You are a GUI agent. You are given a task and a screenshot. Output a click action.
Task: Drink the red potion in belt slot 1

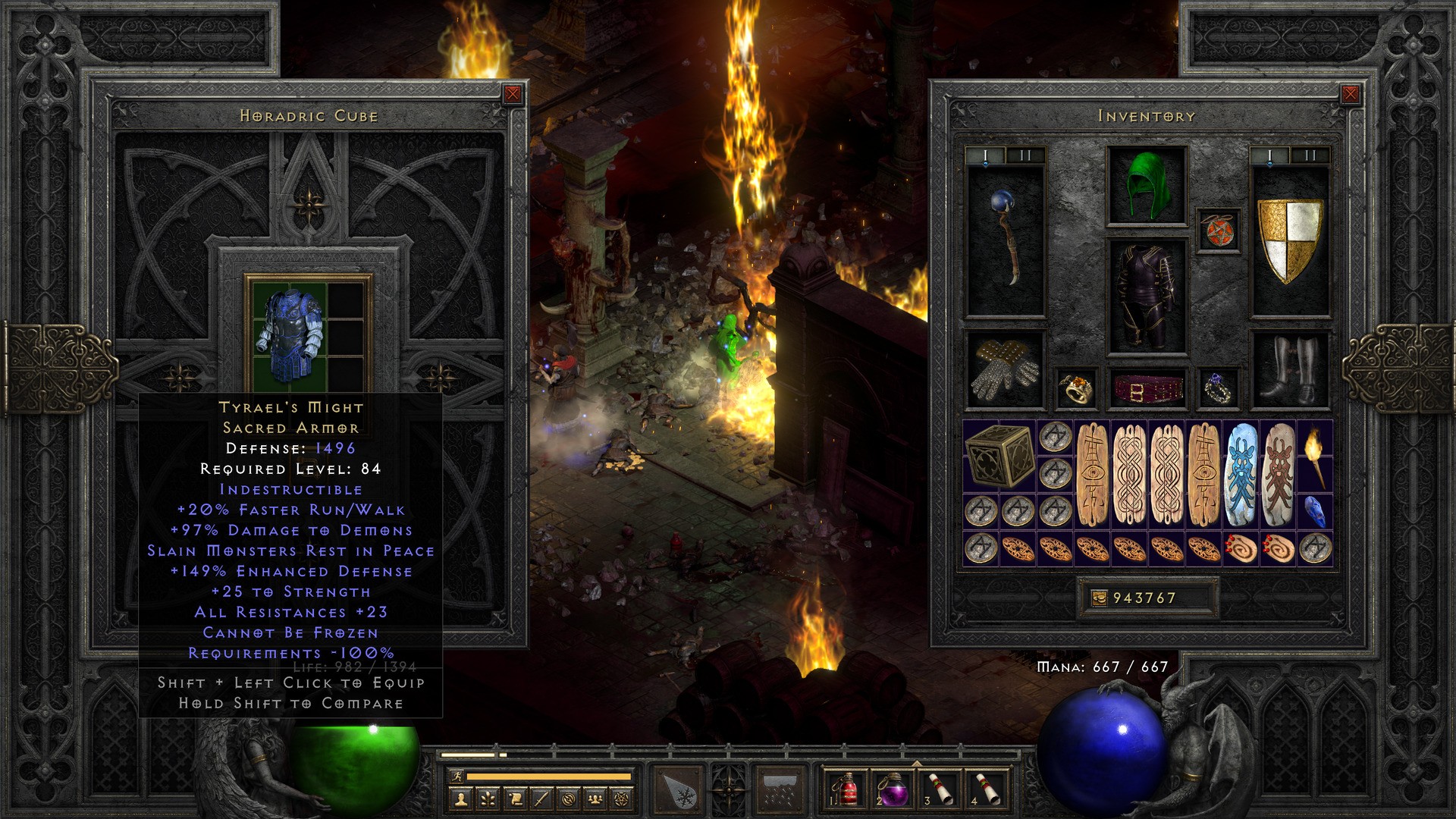pyautogui.click(x=848, y=790)
